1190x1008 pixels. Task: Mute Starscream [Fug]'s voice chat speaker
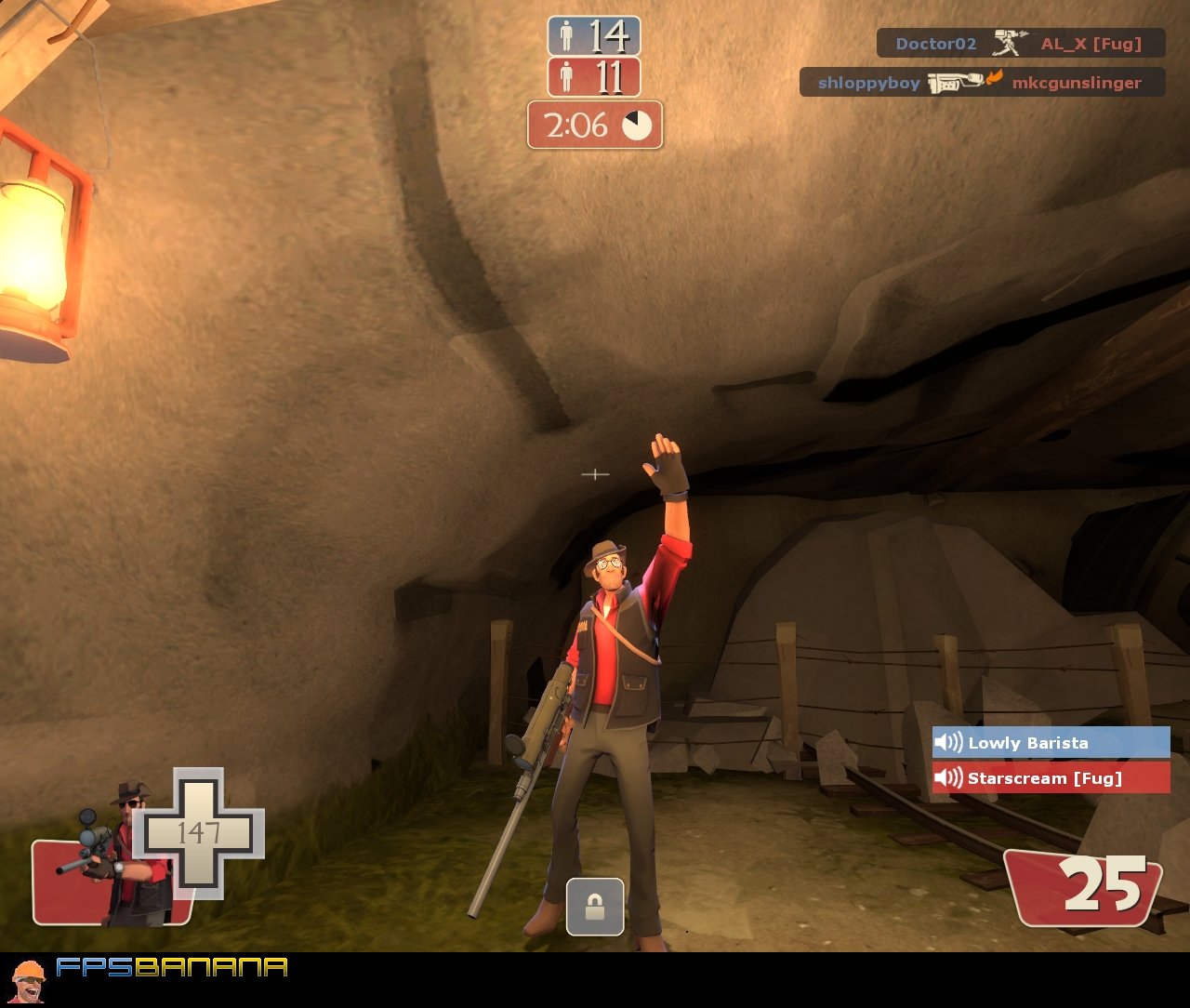coord(947,778)
